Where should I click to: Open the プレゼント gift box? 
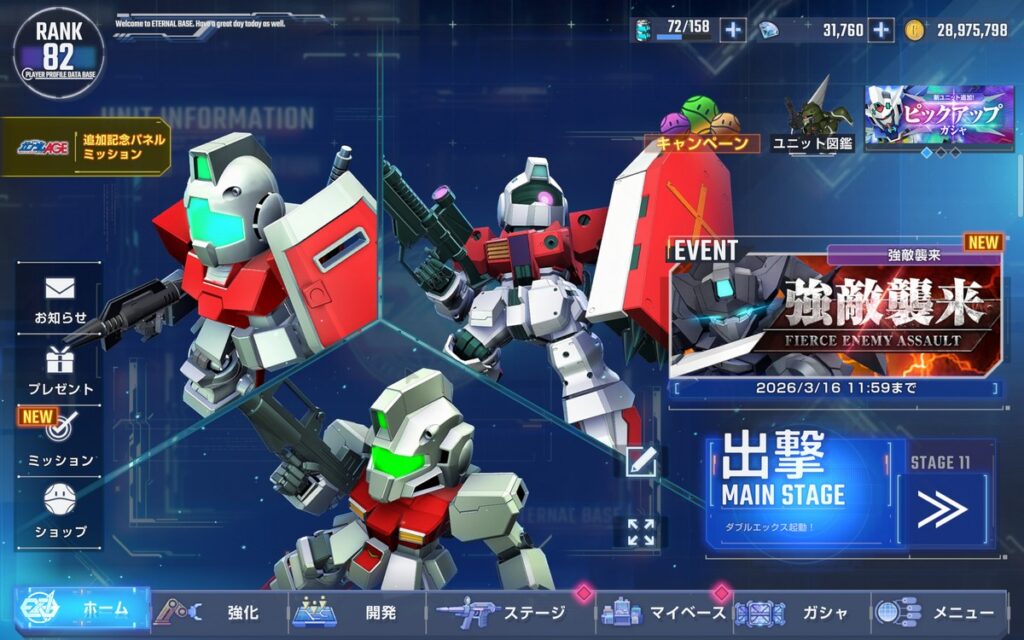(x=60, y=370)
